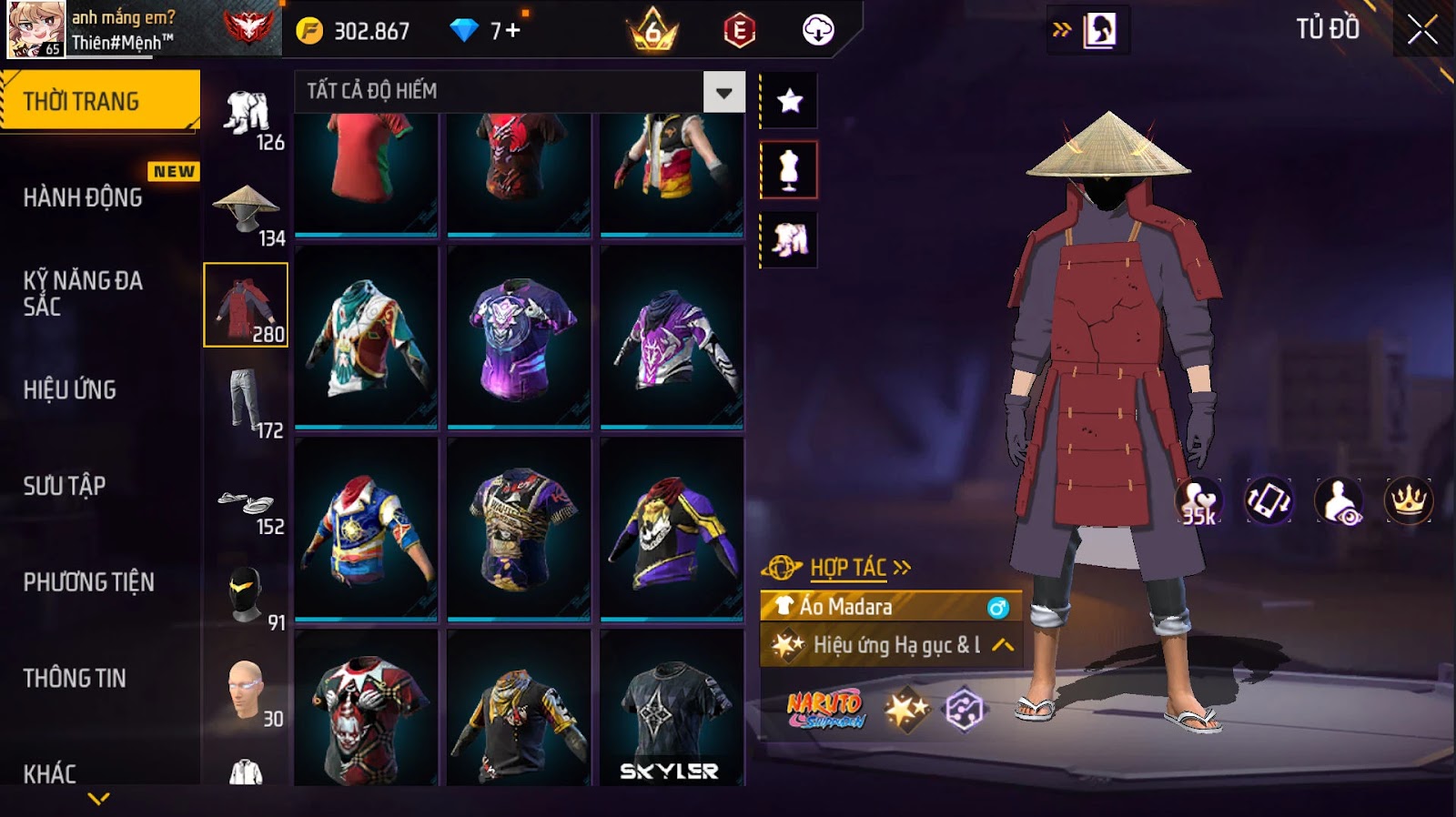Pick the Skyler black t-shirt
Image resolution: width=1456 pixels, height=817 pixels.
pyautogui.click(x=672, y=710)
